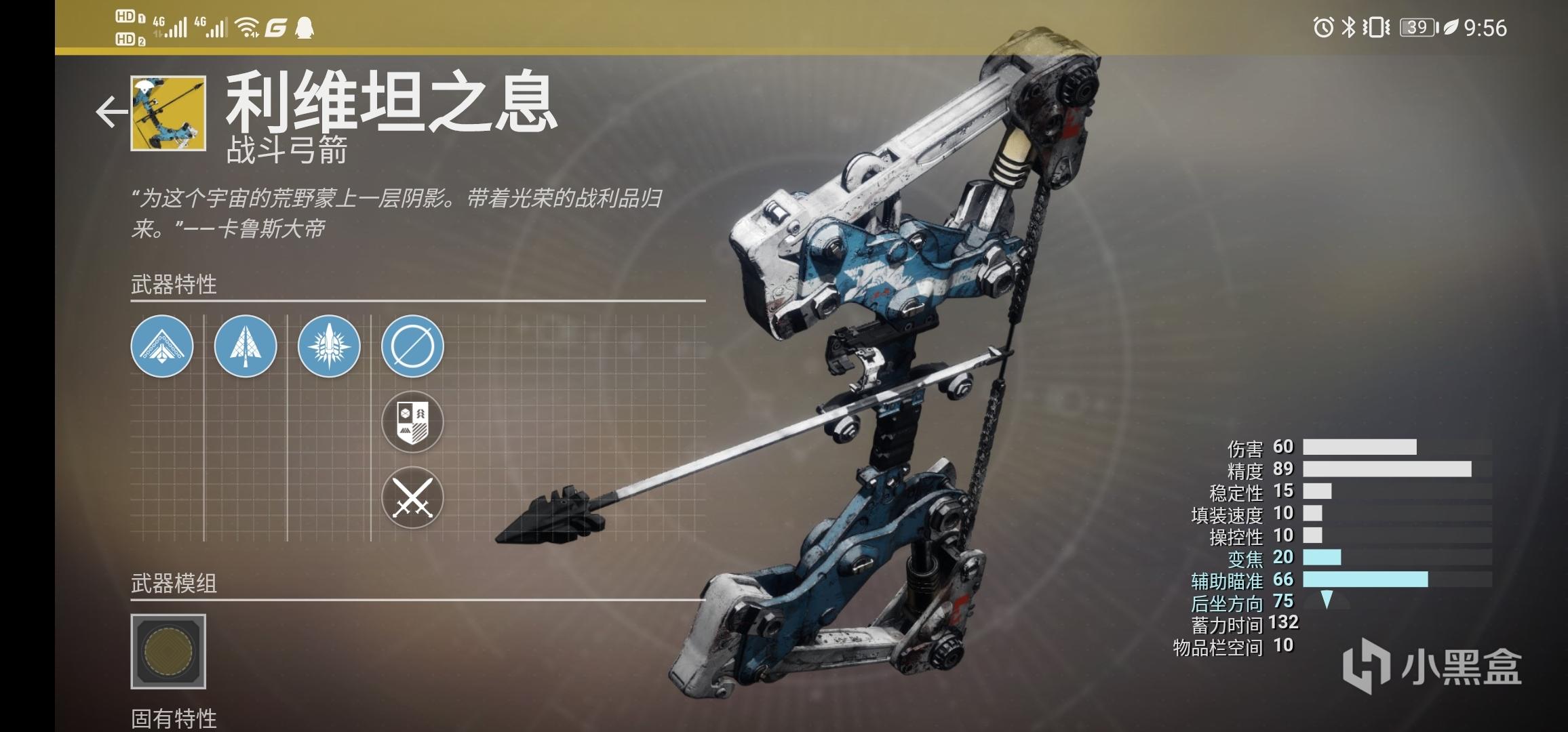Expand the 武器特性 section

(x=174, y=285)
